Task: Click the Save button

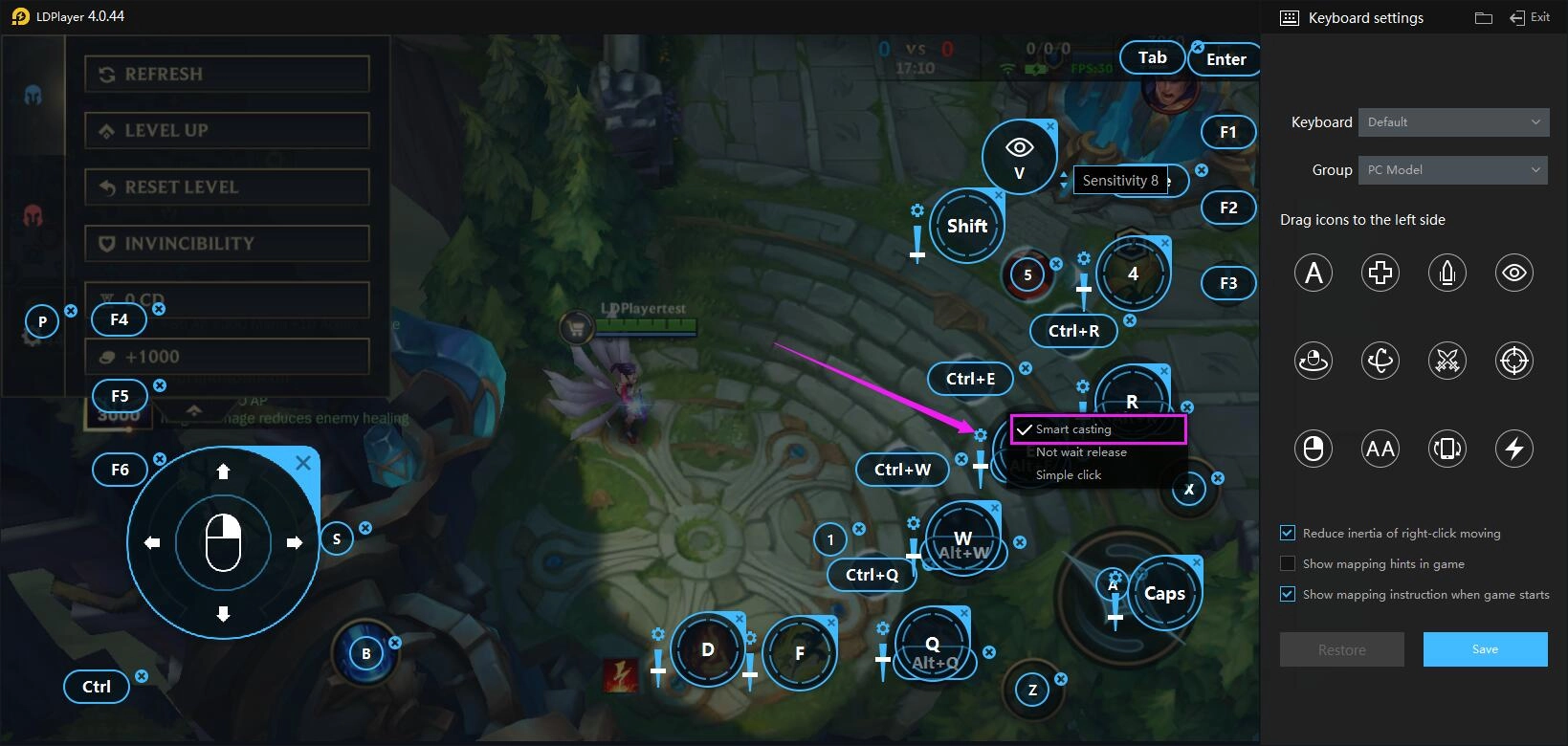Action: [1485, 648]
